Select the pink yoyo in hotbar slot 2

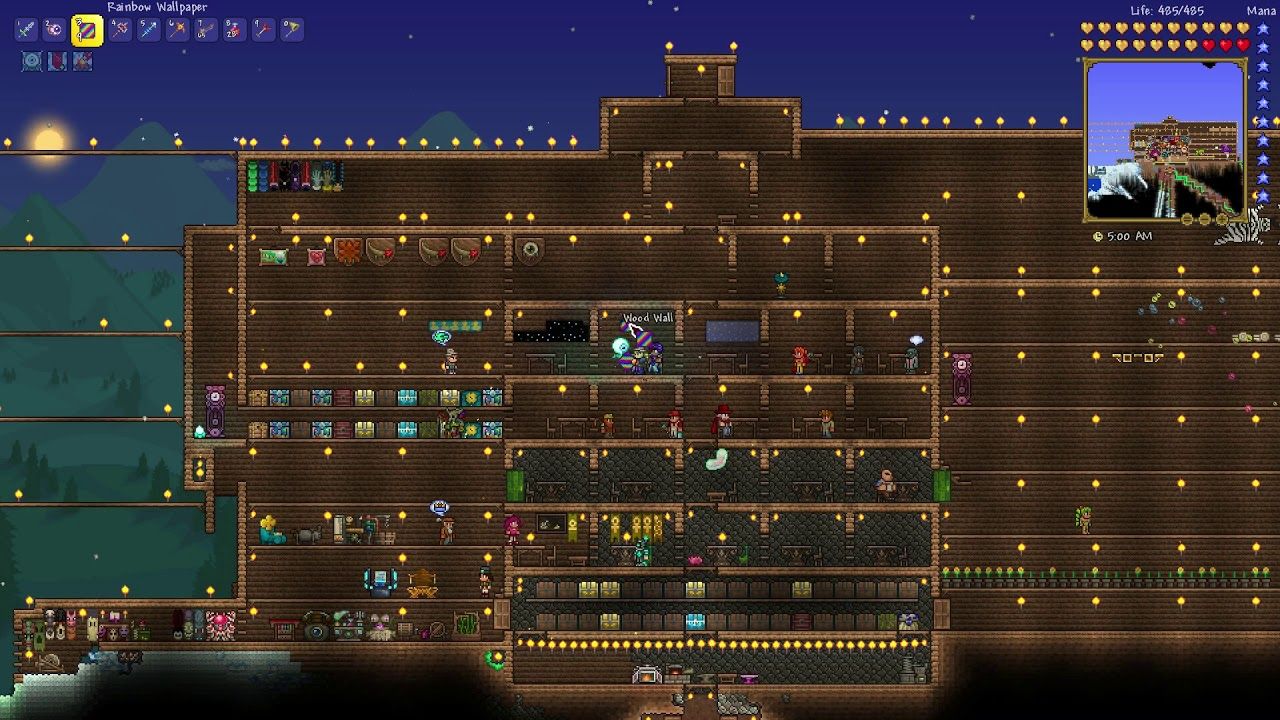tap(51, 29)
